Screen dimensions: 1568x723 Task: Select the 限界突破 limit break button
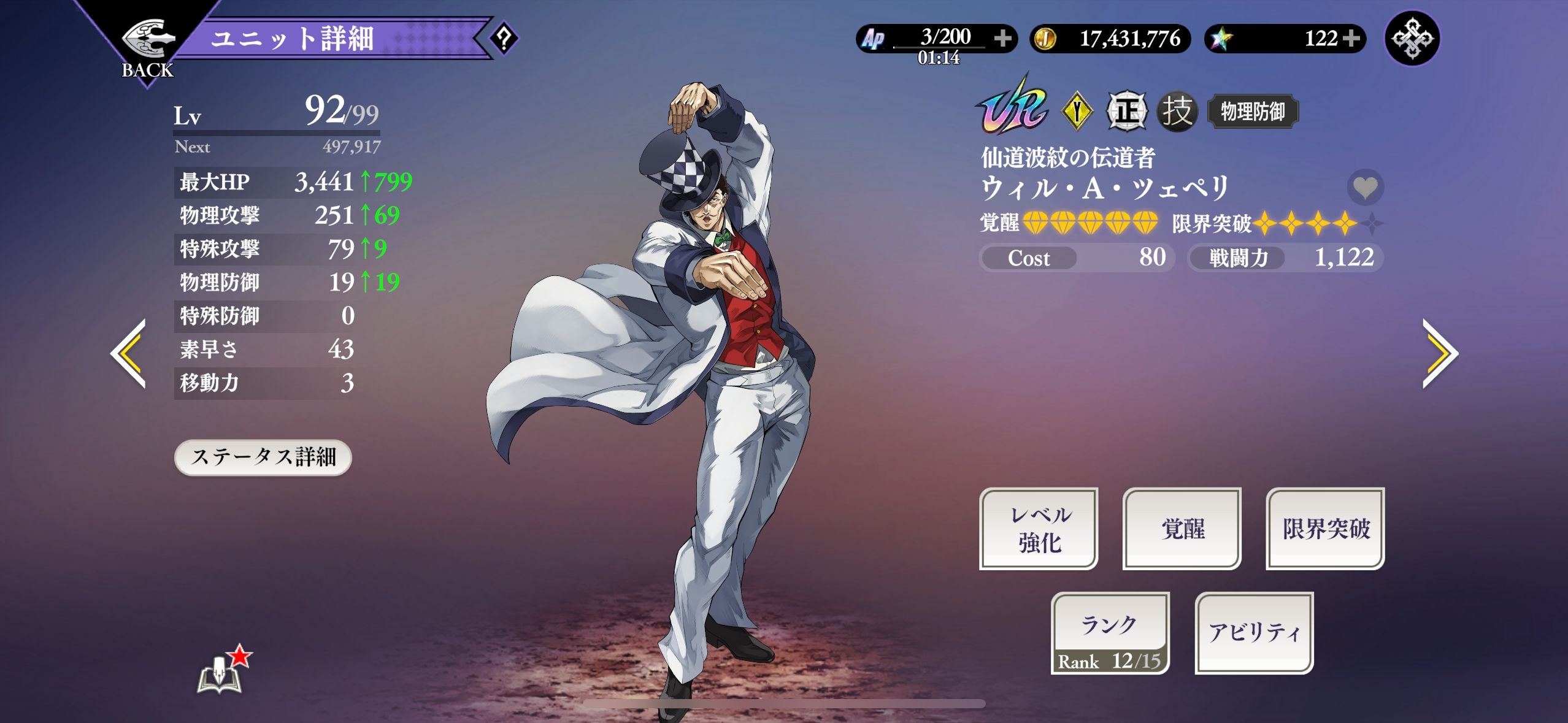coord(1325,529)
